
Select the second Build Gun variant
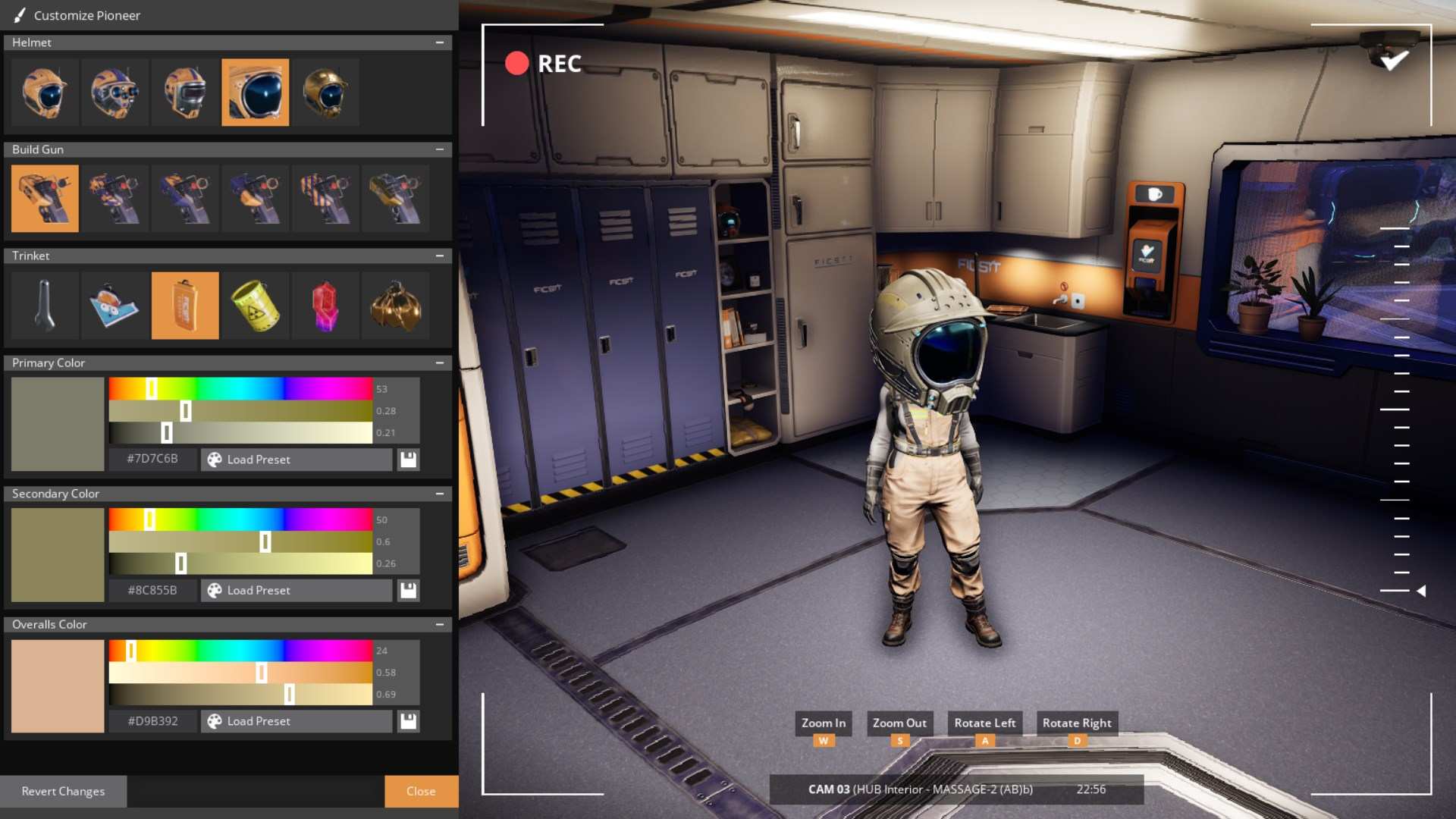115,198
